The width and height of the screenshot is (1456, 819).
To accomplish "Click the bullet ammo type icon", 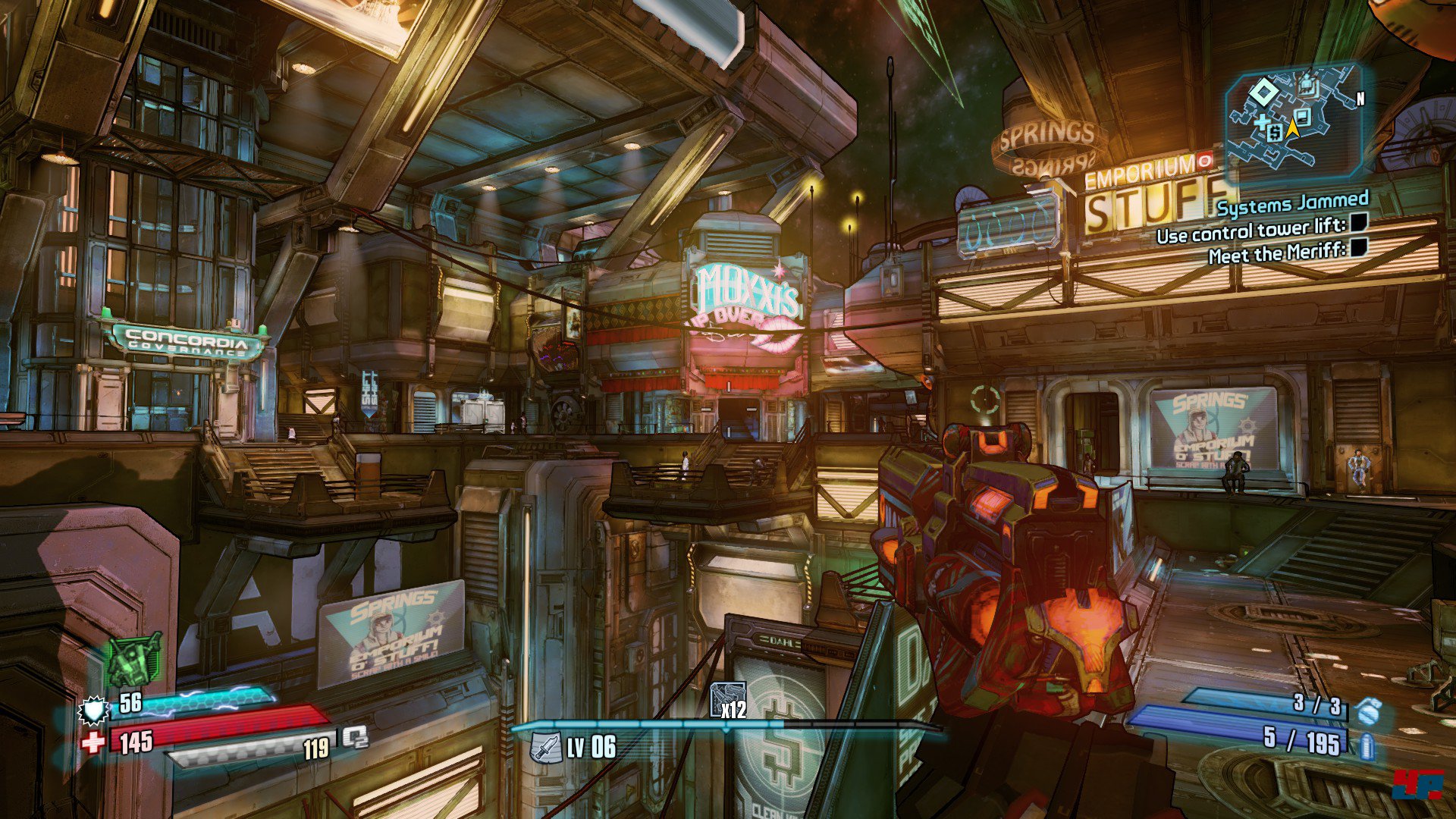I will (1367, 746).
